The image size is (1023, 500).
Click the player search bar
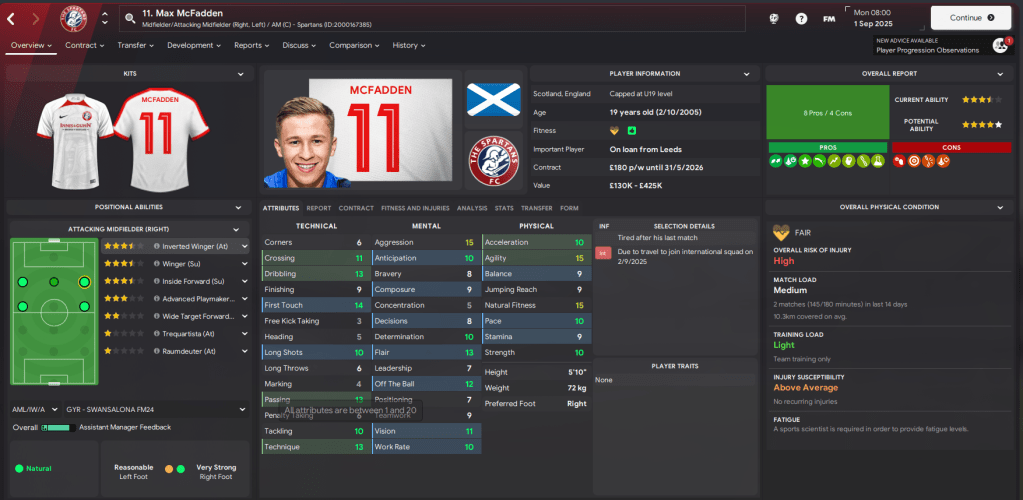[x=430, y=18]
